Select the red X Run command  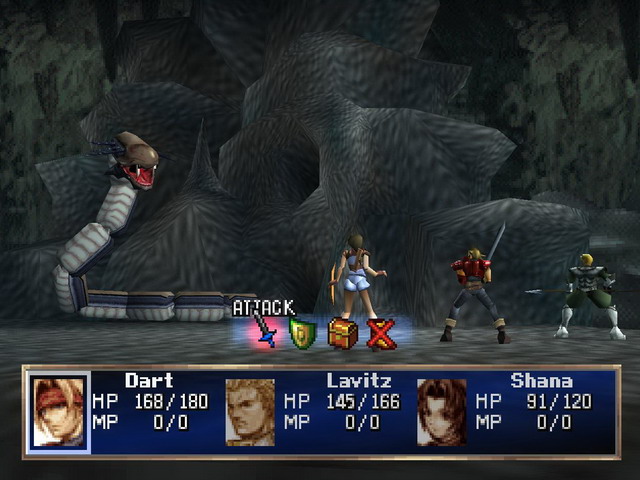[x=381, y=334]
